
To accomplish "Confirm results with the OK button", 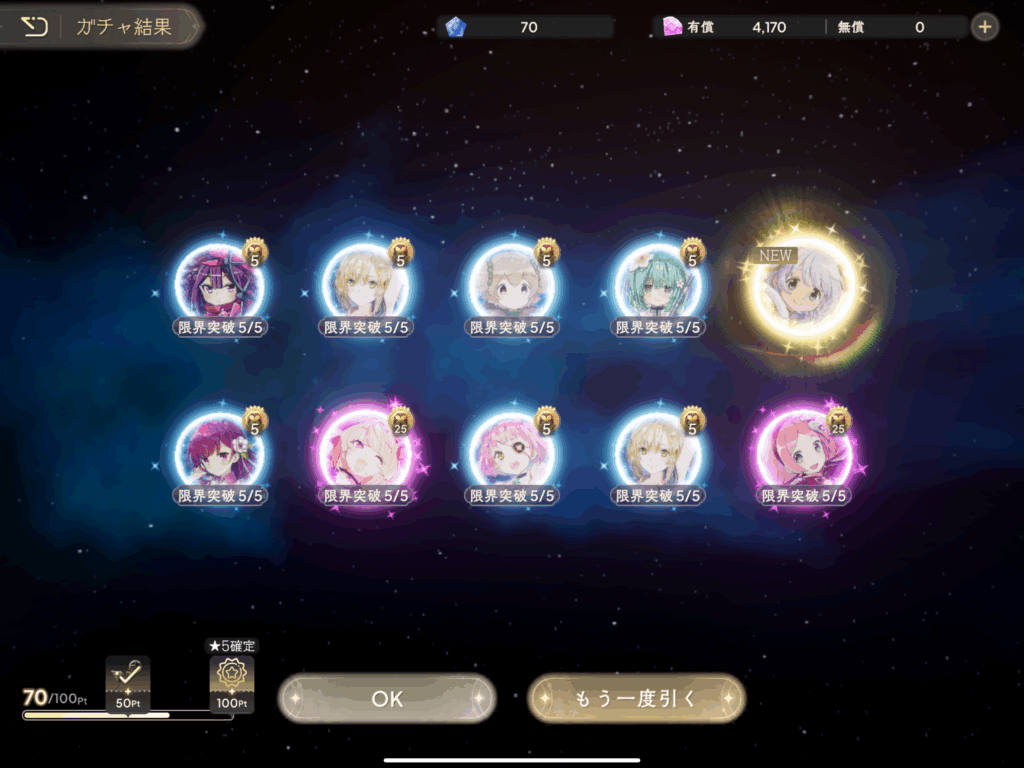I will coord(387,699).
